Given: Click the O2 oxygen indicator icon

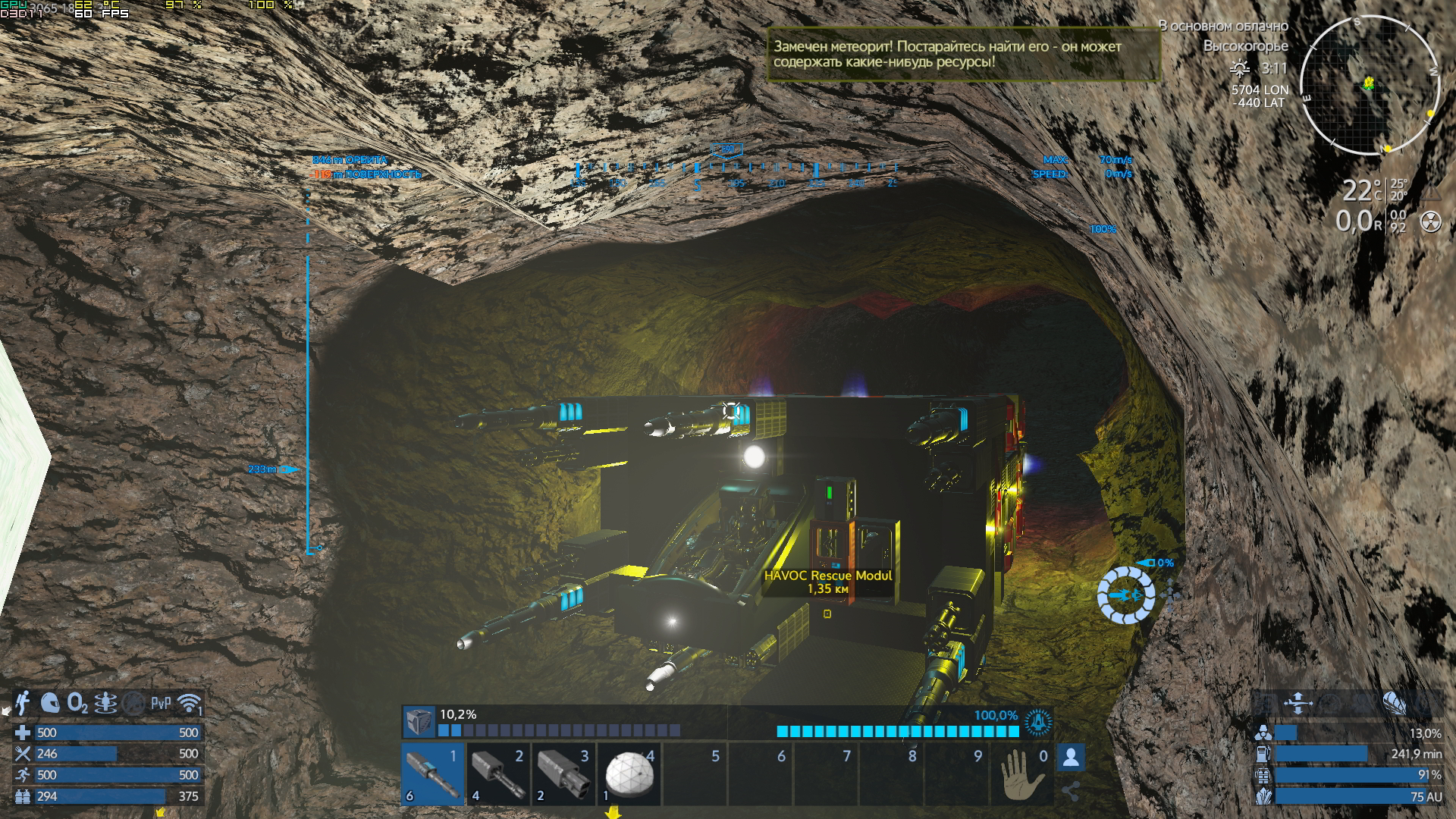Looking at the screenshot, I should coord(77,703).
